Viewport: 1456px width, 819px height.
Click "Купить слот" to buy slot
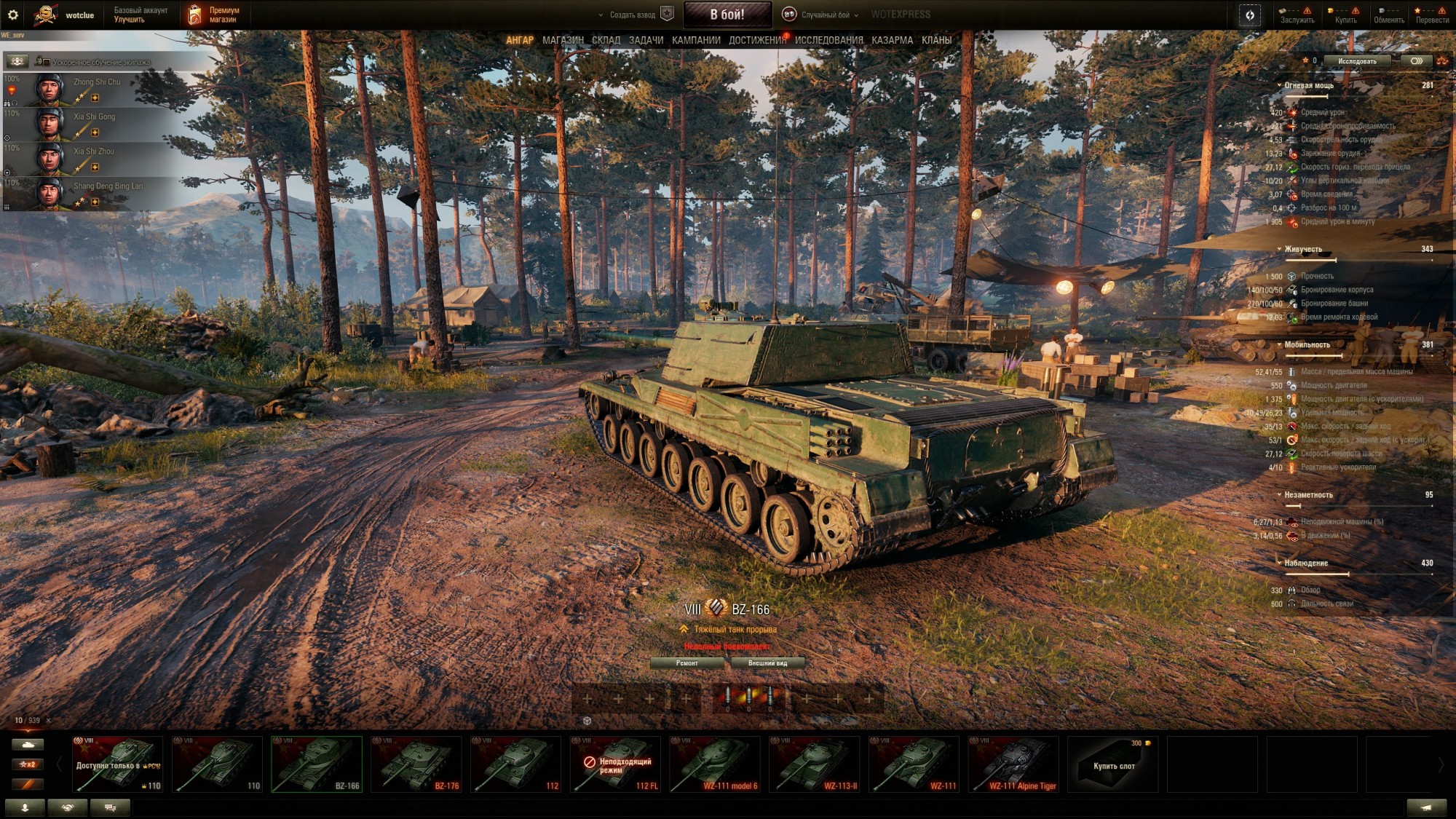[1112, 764]
